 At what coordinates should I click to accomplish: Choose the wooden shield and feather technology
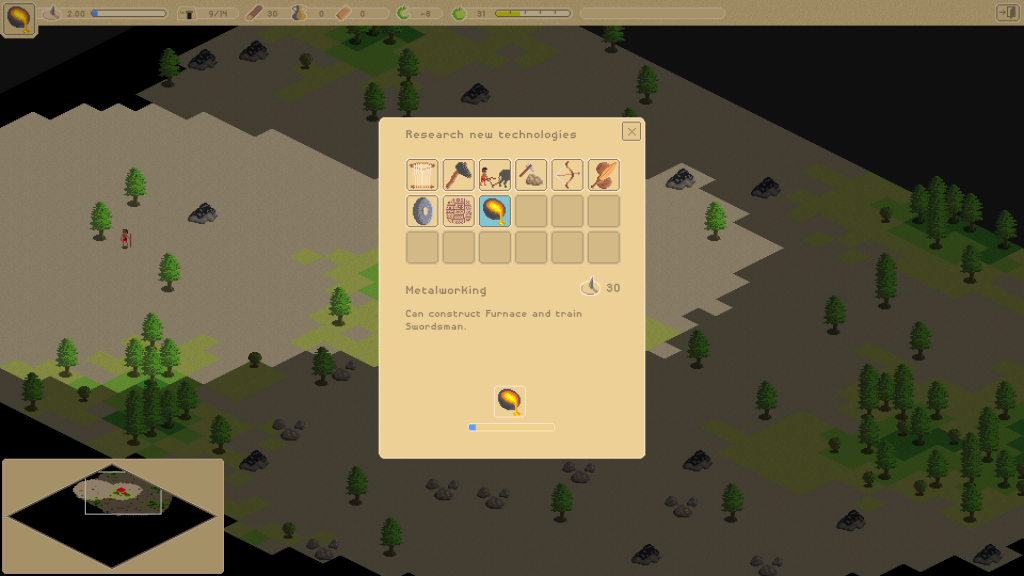click(603, 175)
